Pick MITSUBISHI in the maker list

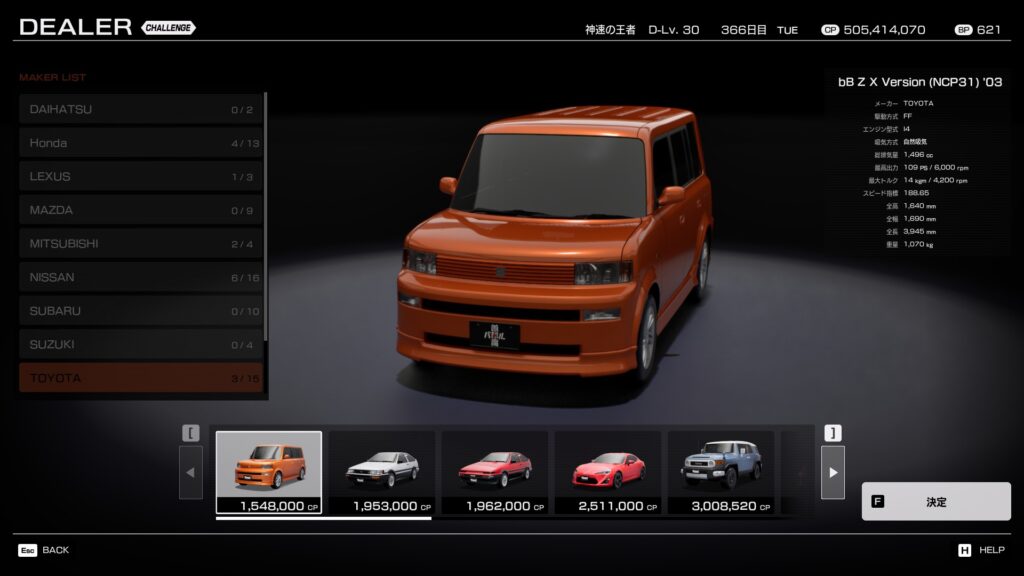click(140, 244)
